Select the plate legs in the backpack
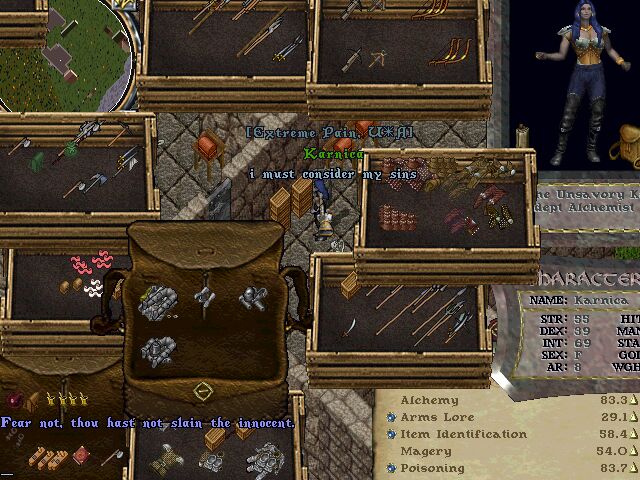Viewport: 640px width, 480px height. coord(157,349)
